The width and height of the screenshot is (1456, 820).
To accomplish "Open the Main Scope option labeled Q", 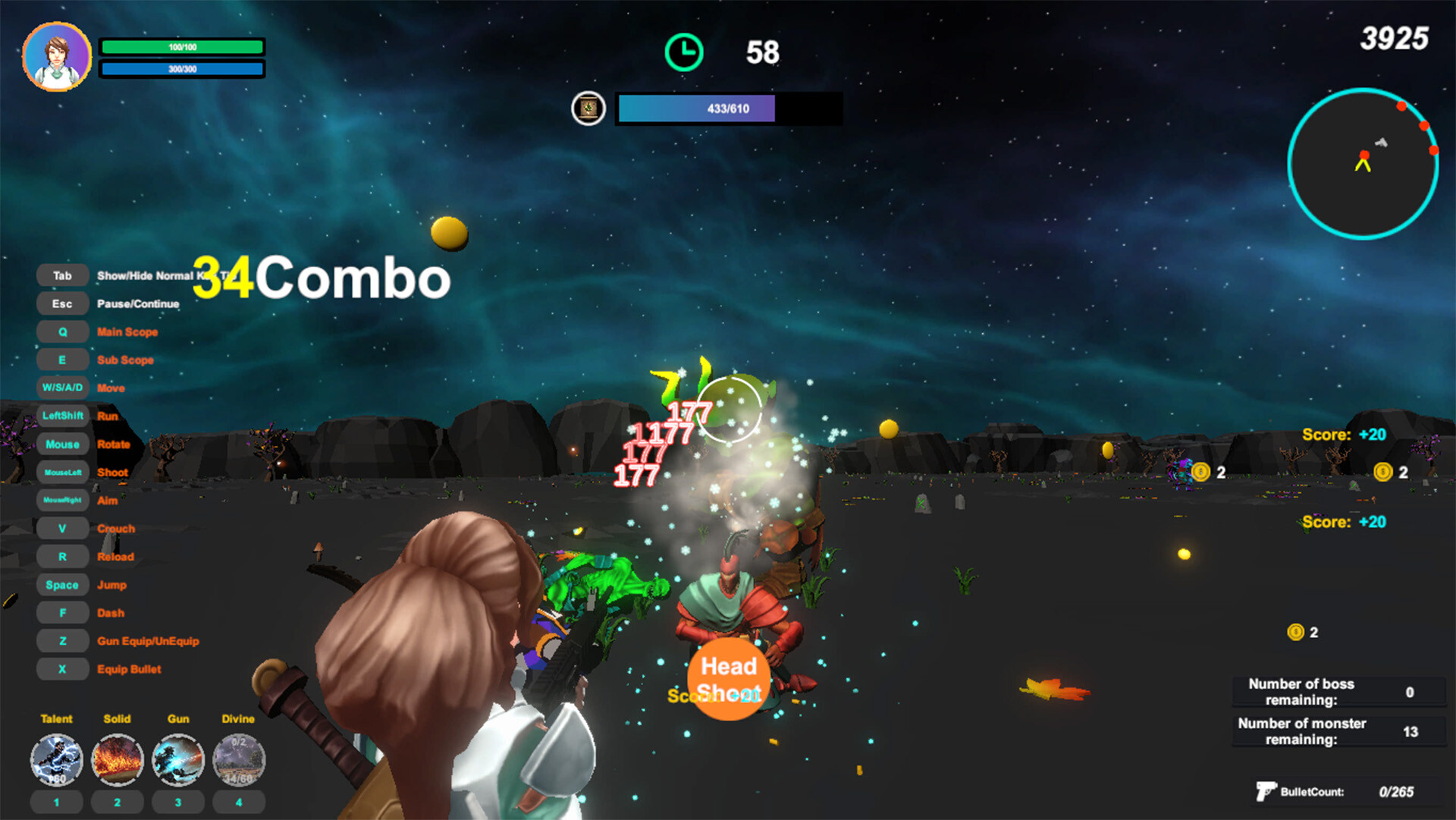I will pyautogui.click(x=62, y=331).
